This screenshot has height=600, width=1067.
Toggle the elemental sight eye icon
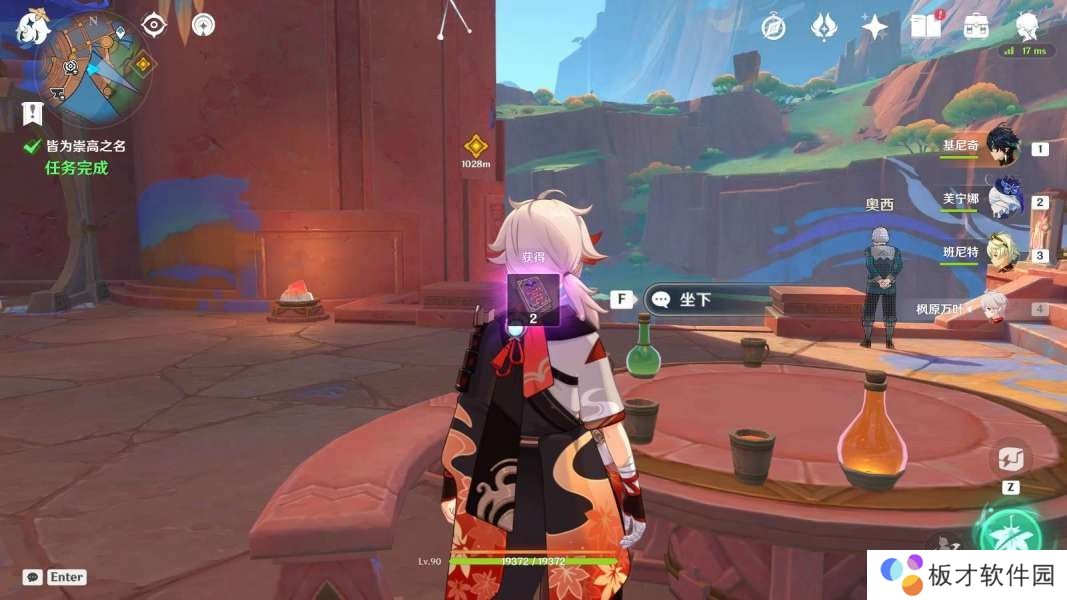[x=153, y=25]
